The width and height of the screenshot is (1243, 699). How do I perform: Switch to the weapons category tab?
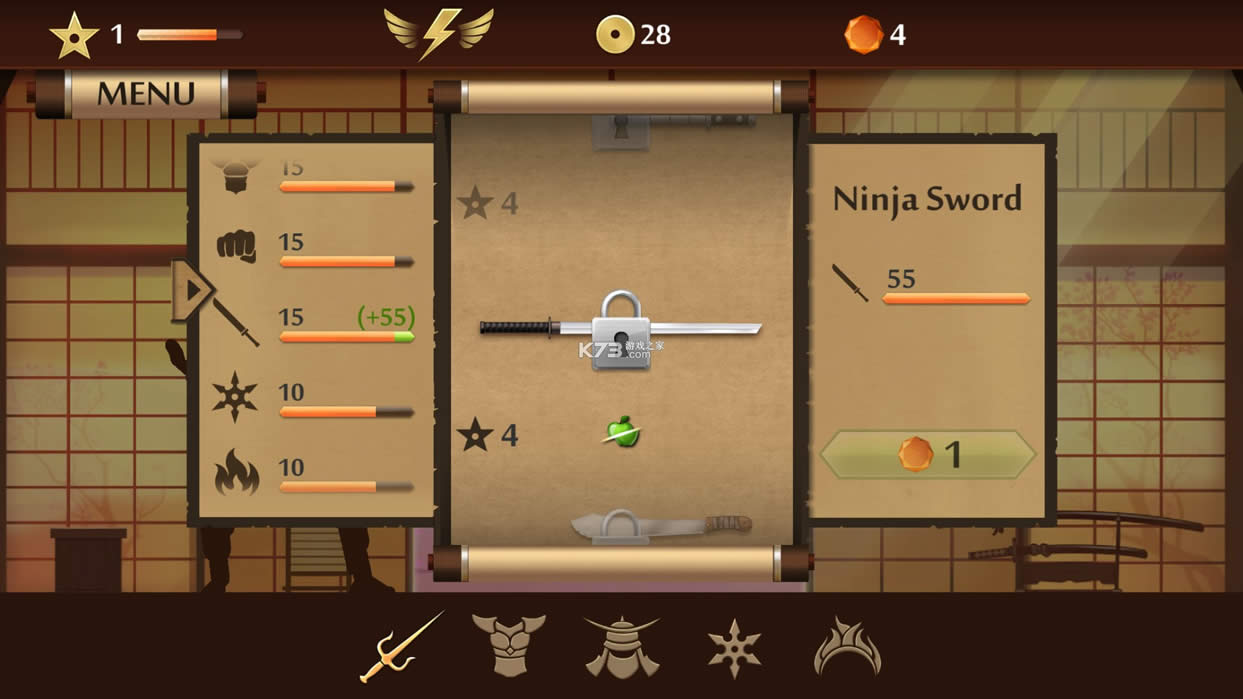pos(402,647)
